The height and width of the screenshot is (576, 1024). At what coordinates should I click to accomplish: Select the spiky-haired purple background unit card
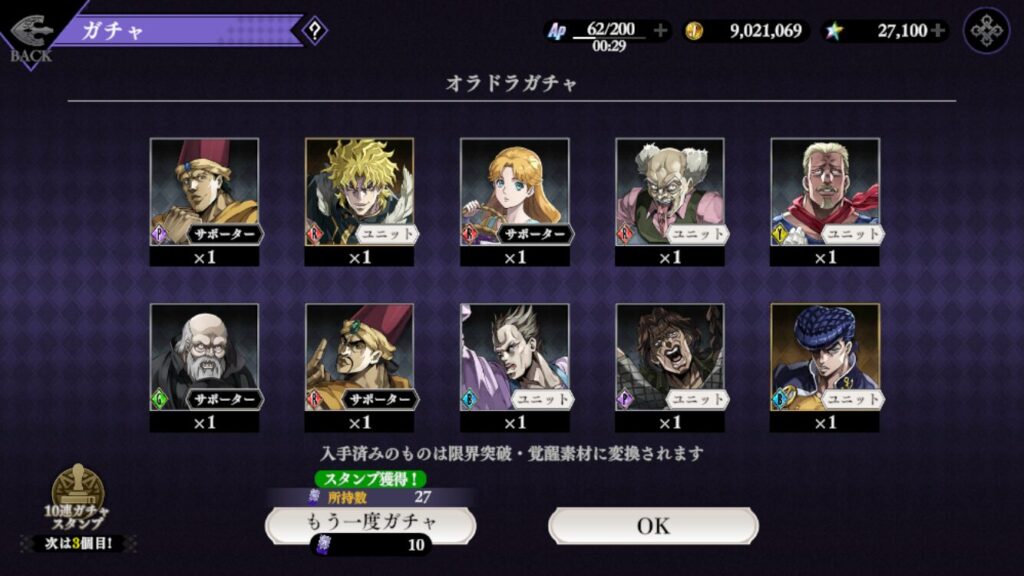click(x=514, y=357)
